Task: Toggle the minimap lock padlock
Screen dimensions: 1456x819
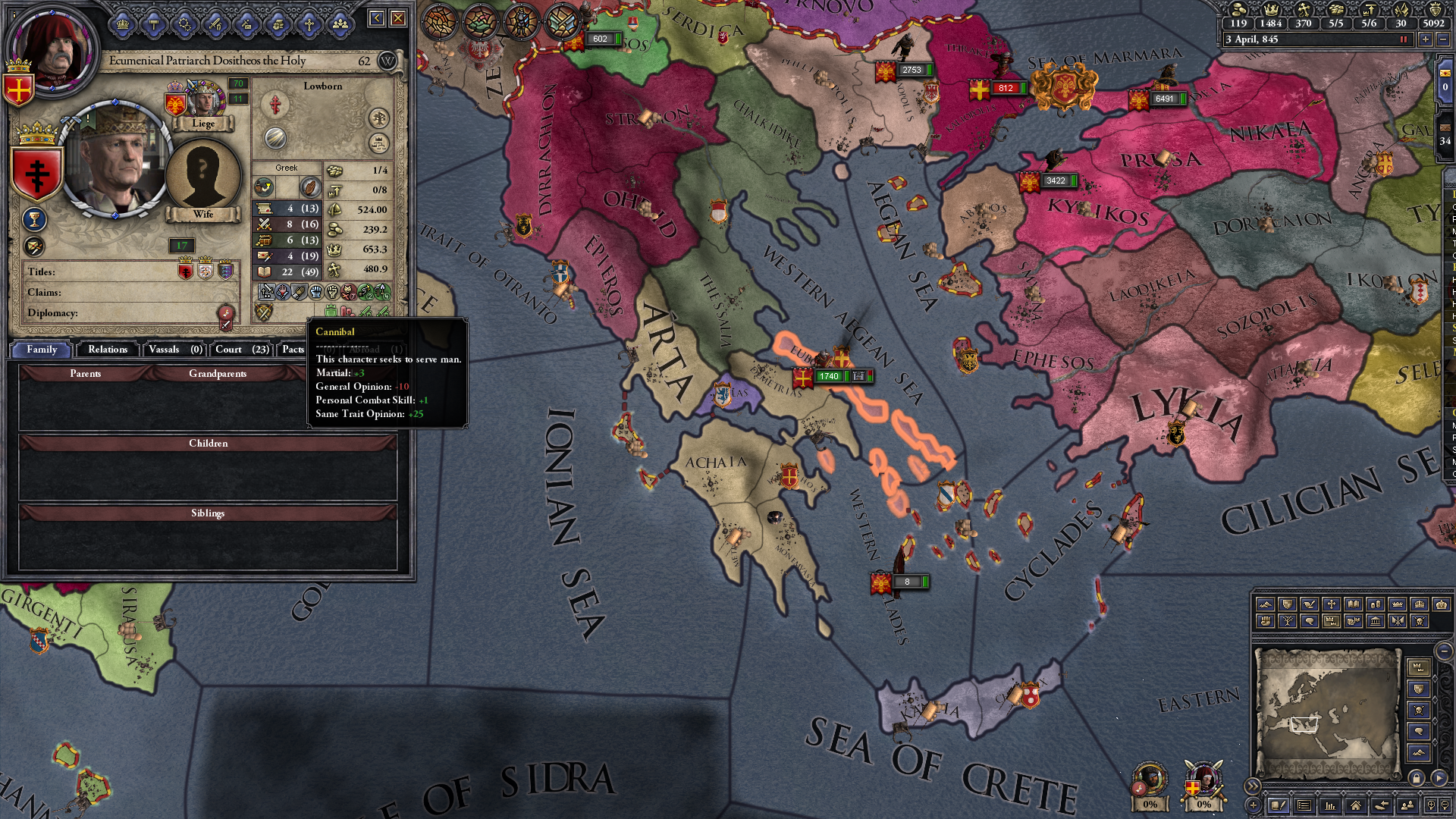Action: [1417, 778]
